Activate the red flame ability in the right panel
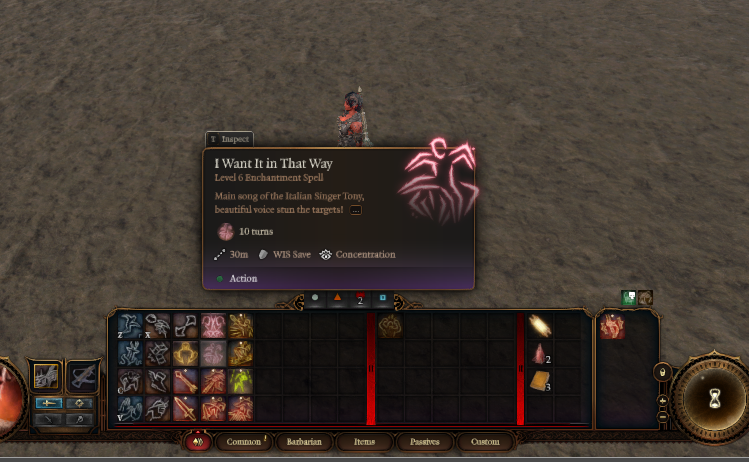This screenshot has height=462, width=749. (x=612, y=326)
